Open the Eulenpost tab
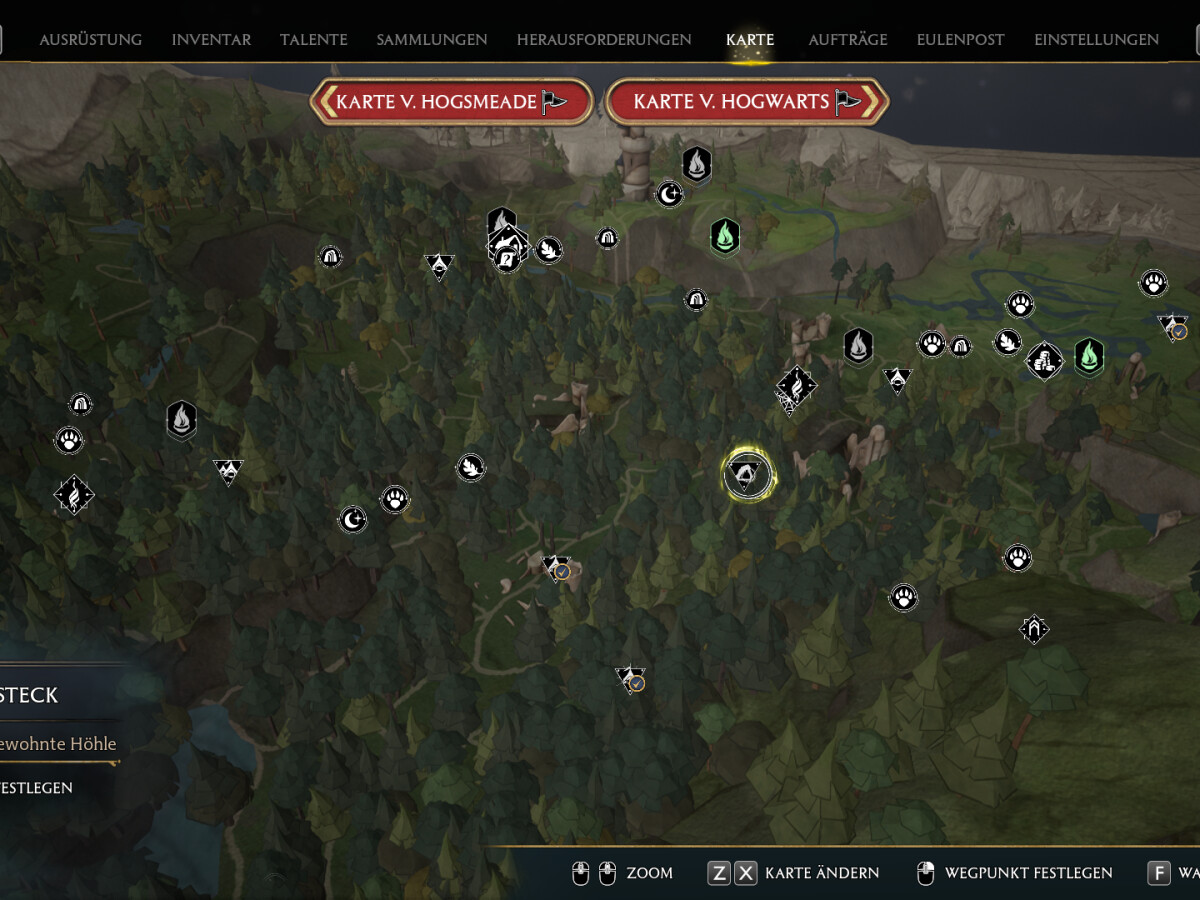 click(961, 40)
